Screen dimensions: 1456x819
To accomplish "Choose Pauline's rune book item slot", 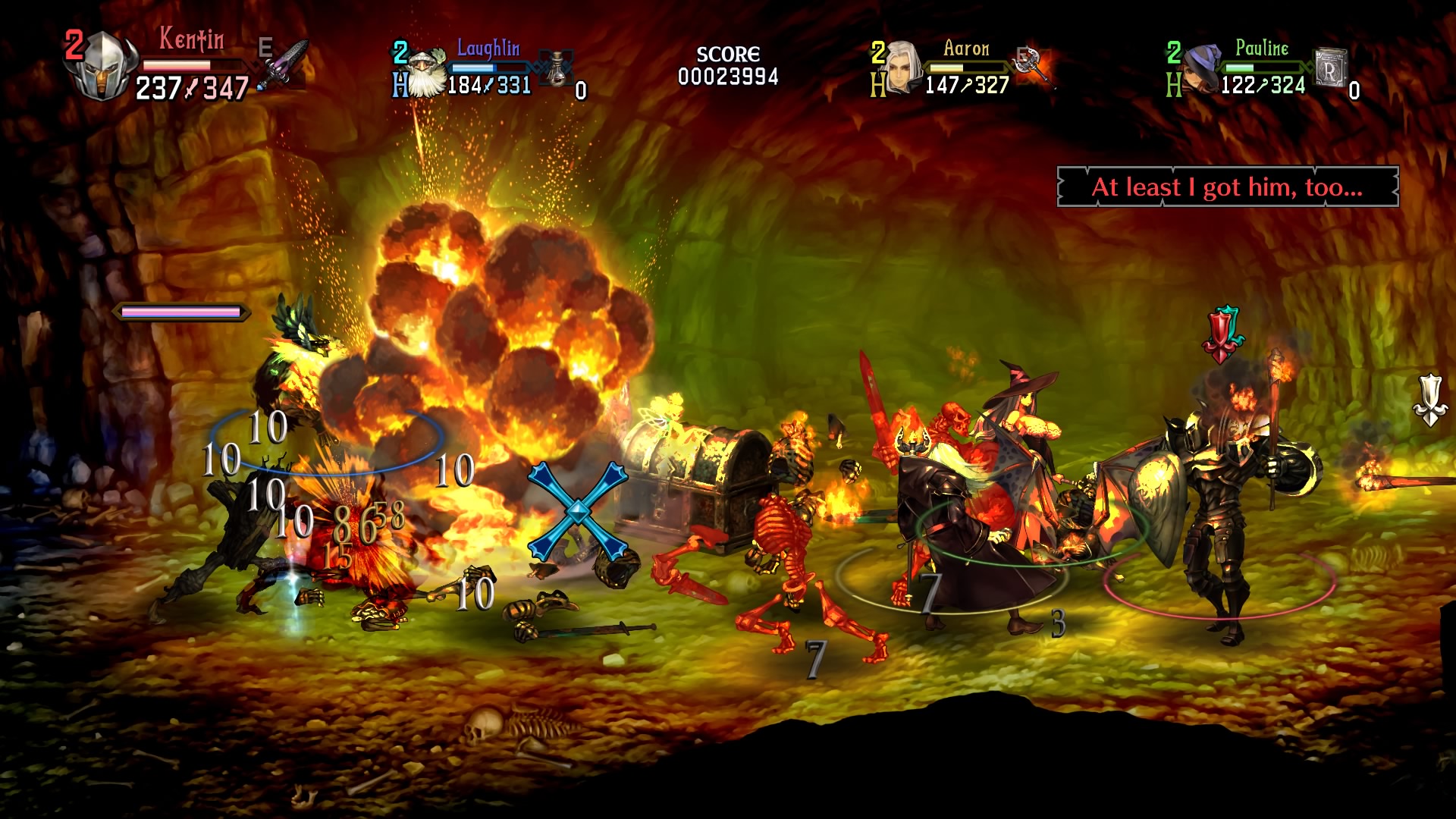I will pyautogui.click(x=1330, y=68).
